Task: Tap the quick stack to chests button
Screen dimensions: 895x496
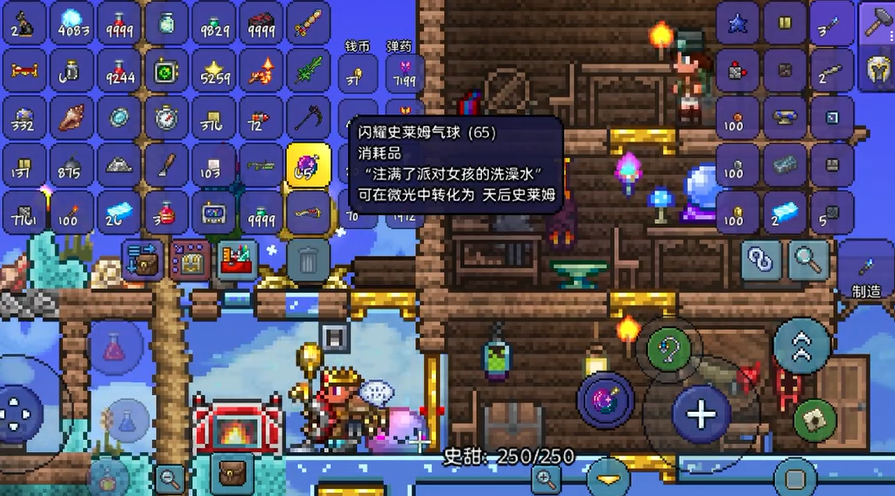Action: click(x=141, y=259)
